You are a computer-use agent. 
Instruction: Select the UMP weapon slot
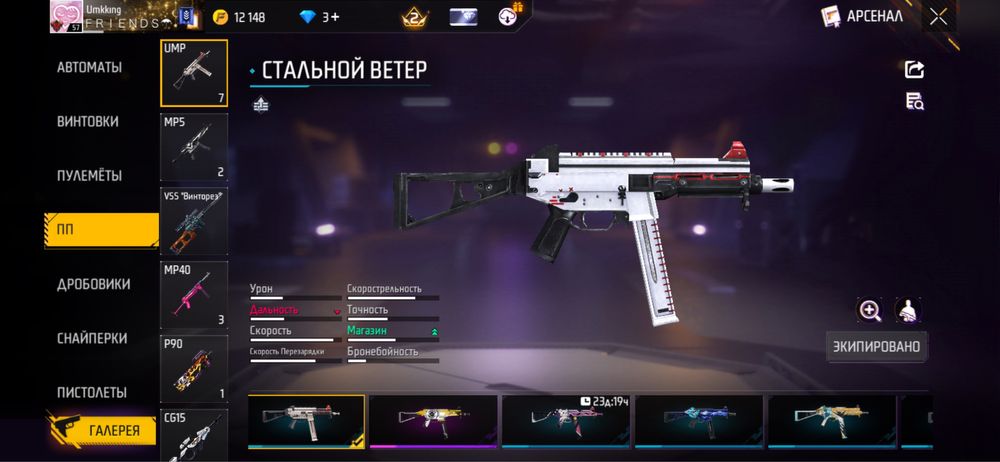coord(194,73)
